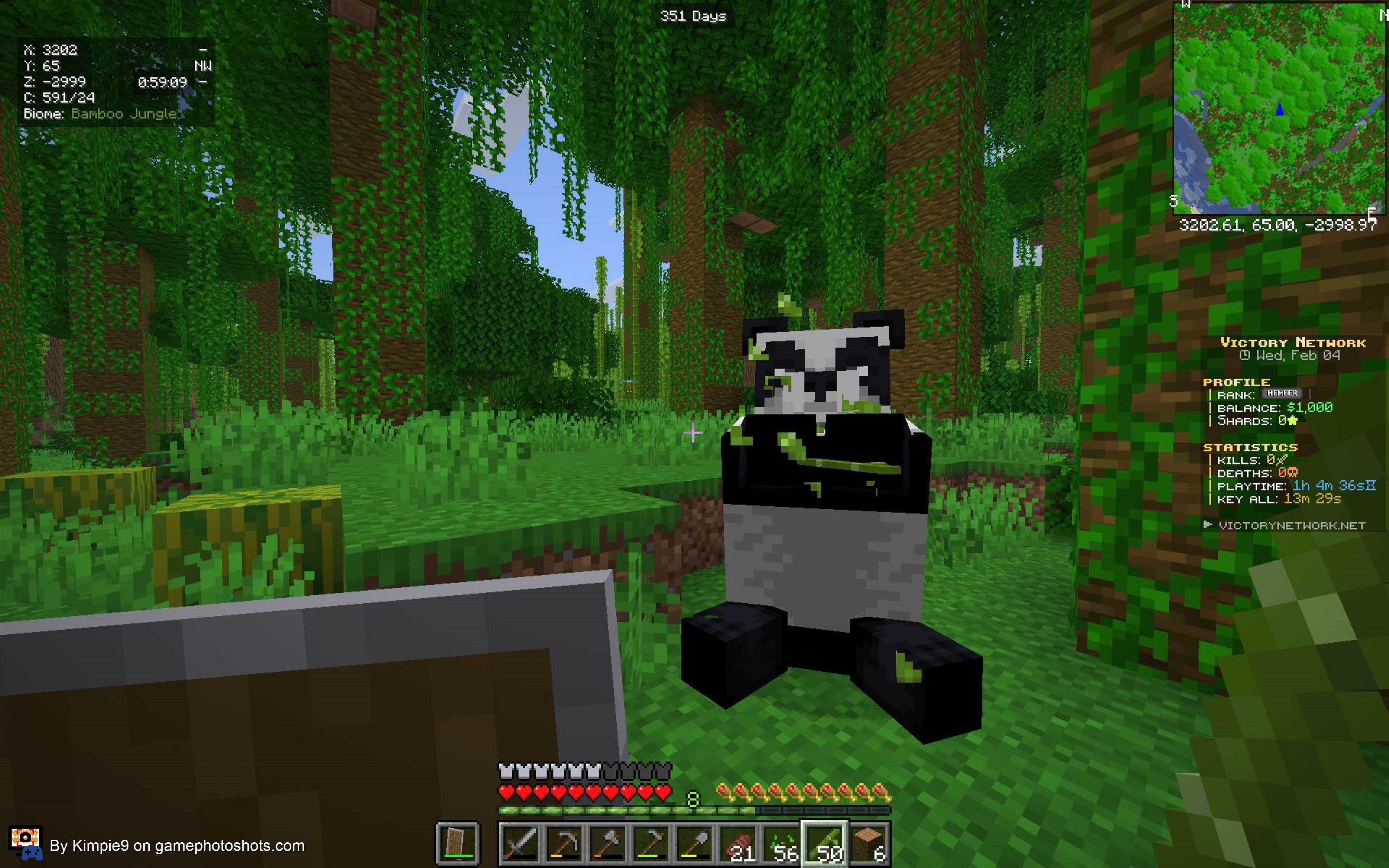Toggle the calendar icon next to Wed, Feb 04
Viewport: 1389px width, 868px height.
click(x=1245, y=356)
